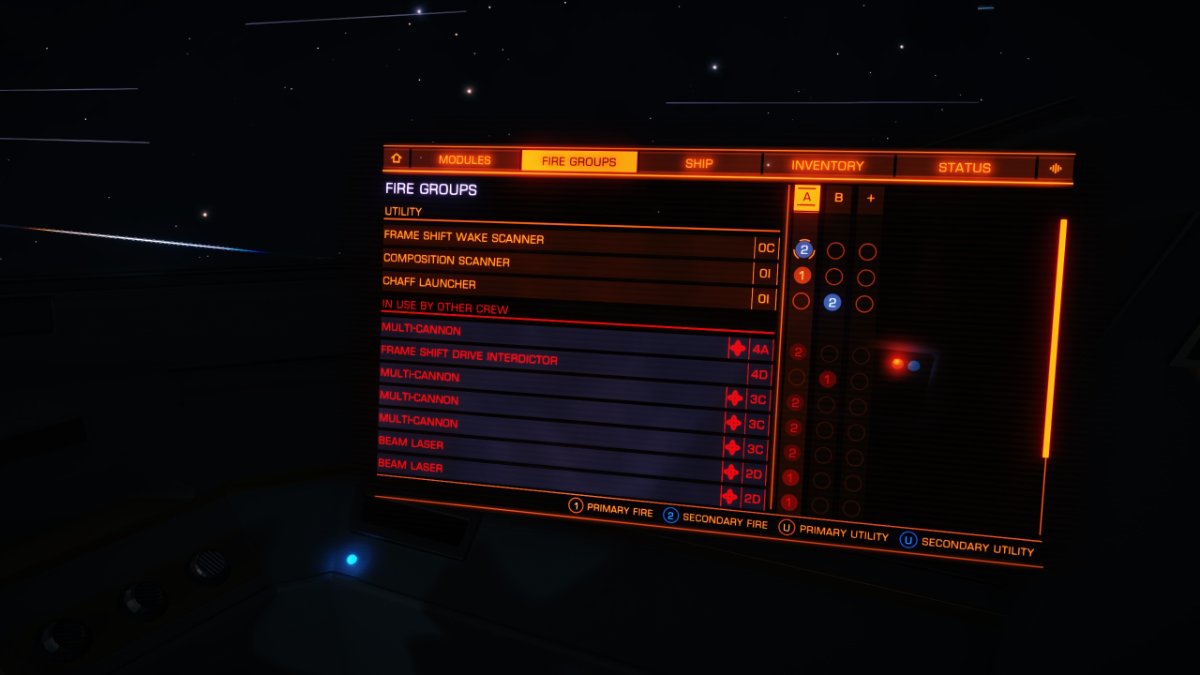
Task: Select fire group A column
Action: (806, 197)
